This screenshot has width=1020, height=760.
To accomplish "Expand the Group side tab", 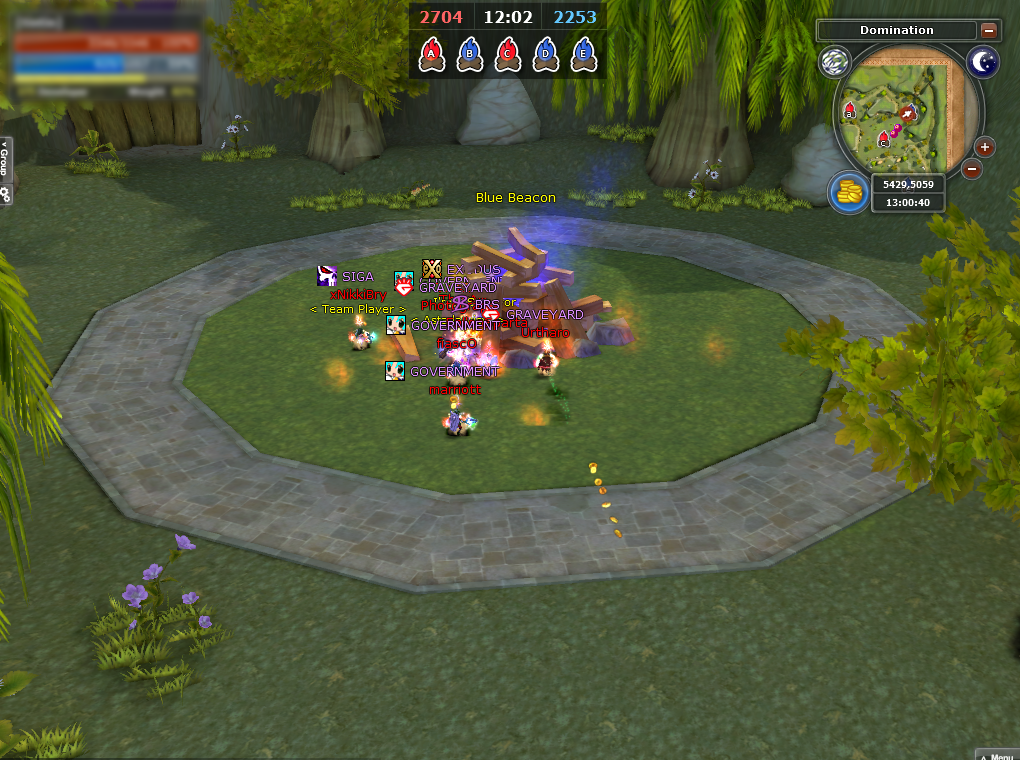I will (5, 160).
